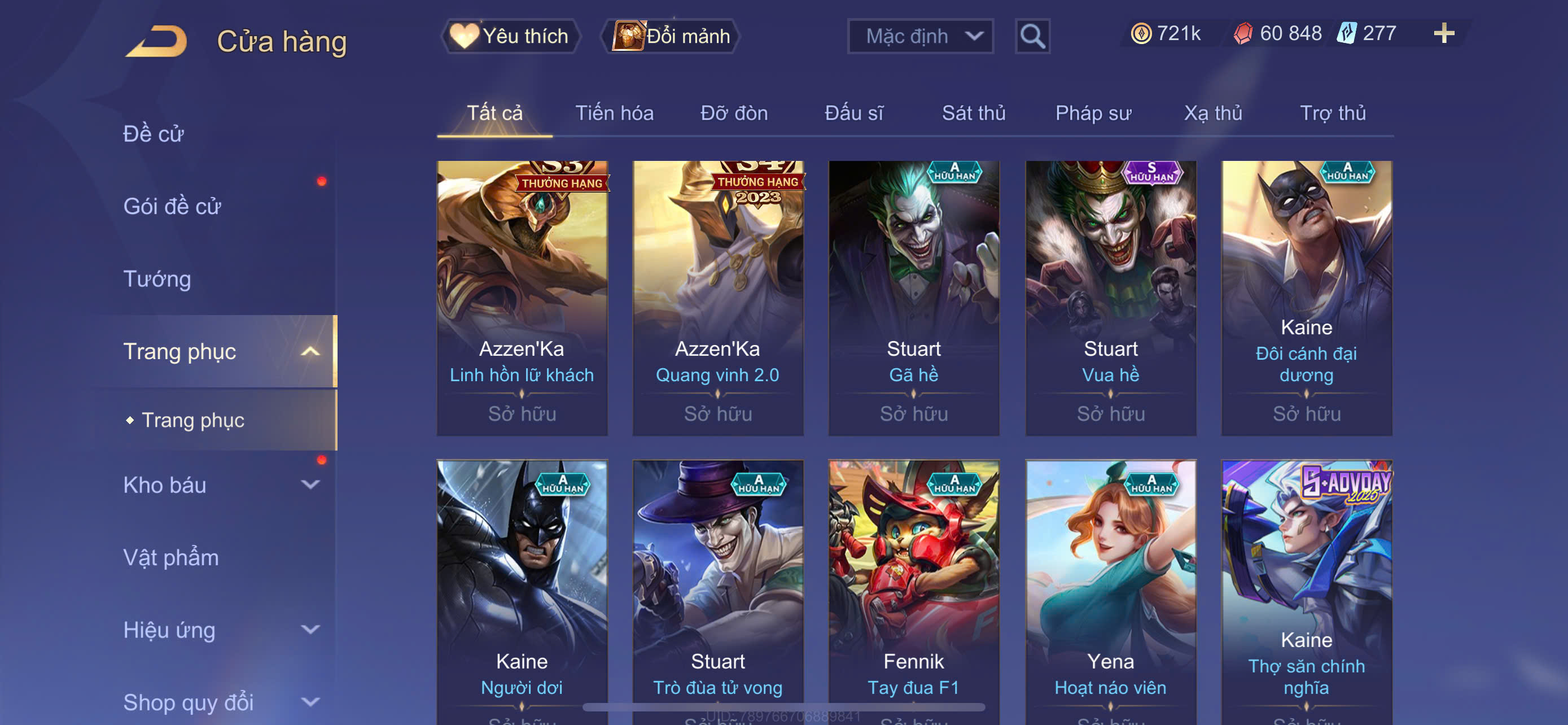Show the Sát thủ category
The image size is (1568, 725).
pyautogui.click(x=973, y=113)
